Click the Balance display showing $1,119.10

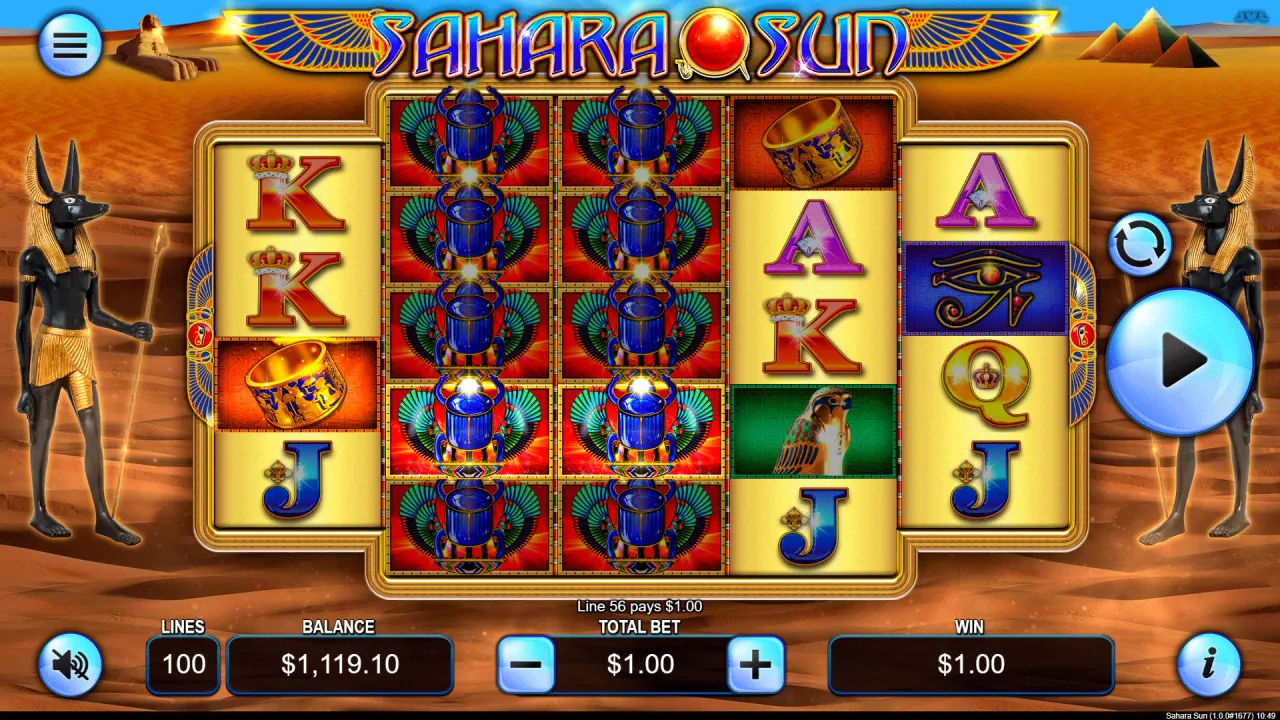tap(340, 664)
